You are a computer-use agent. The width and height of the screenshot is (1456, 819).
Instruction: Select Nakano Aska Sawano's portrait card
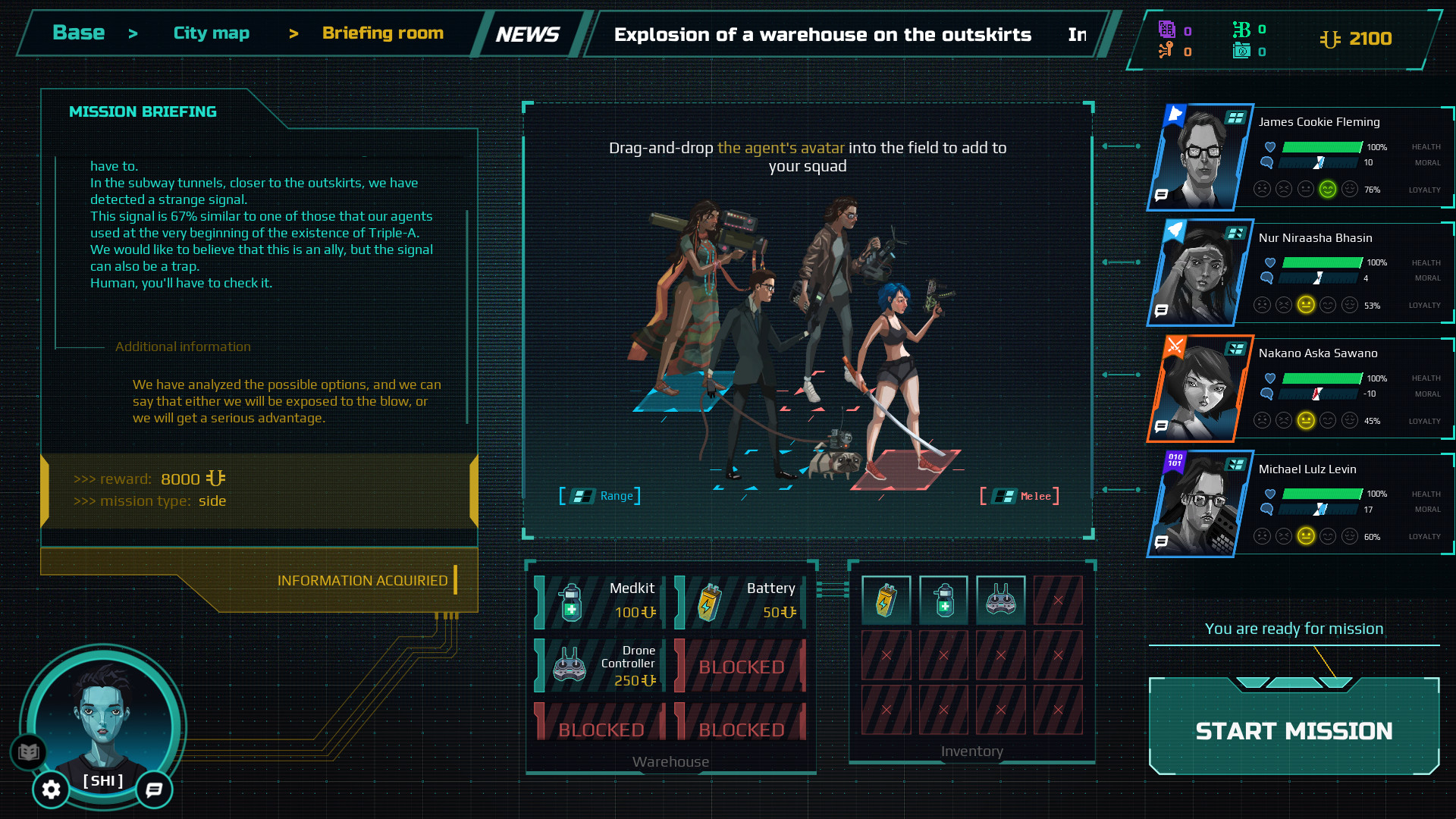pyautogui.click(x=1198, y=388)
